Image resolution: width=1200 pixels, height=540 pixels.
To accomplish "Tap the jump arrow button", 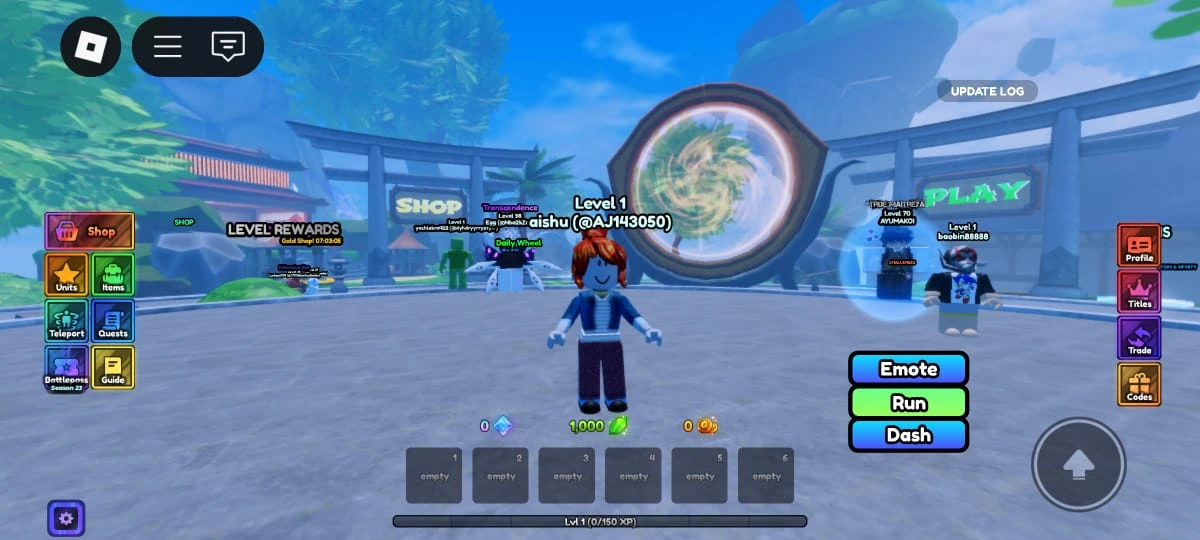I will [x=1078, y=464].
